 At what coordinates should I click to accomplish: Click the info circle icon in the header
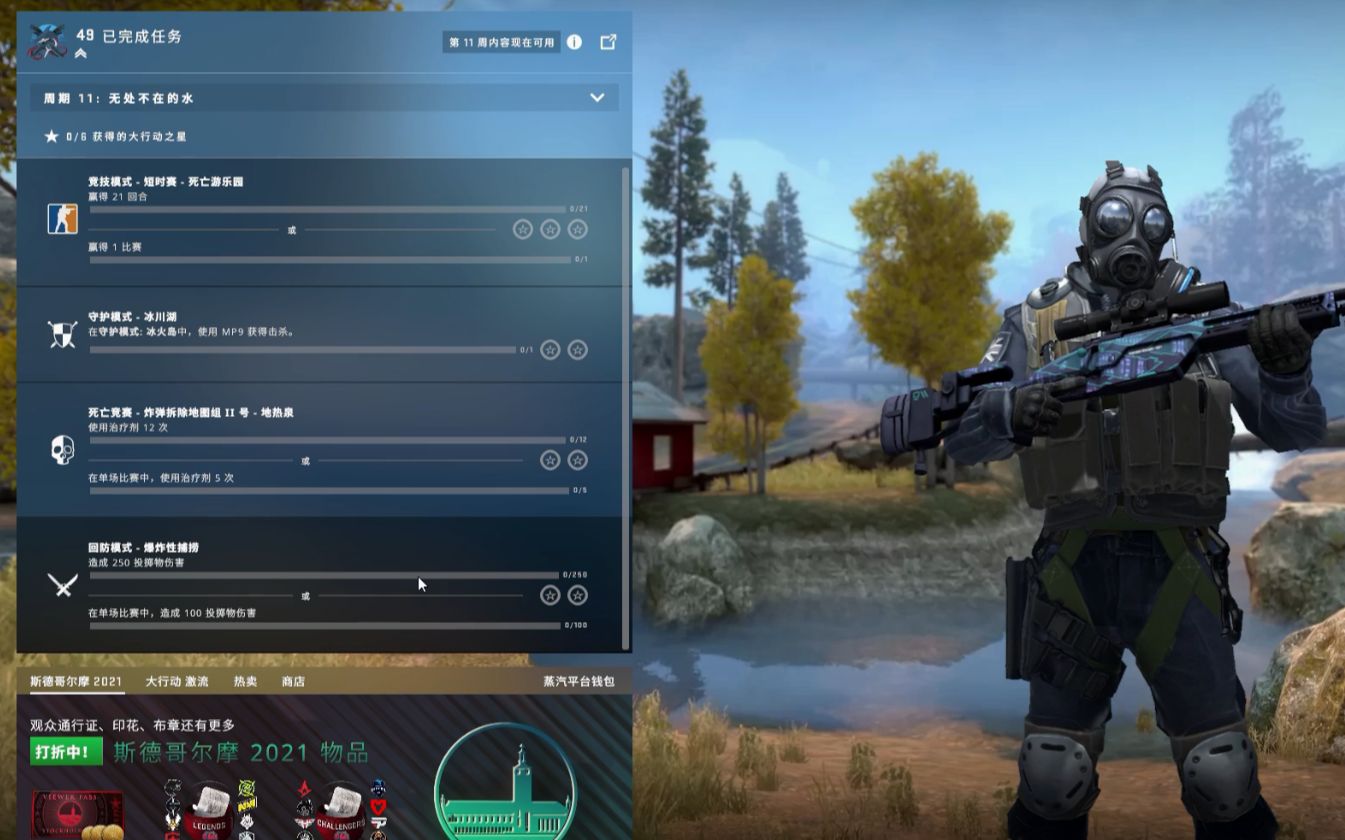(573, 43)
